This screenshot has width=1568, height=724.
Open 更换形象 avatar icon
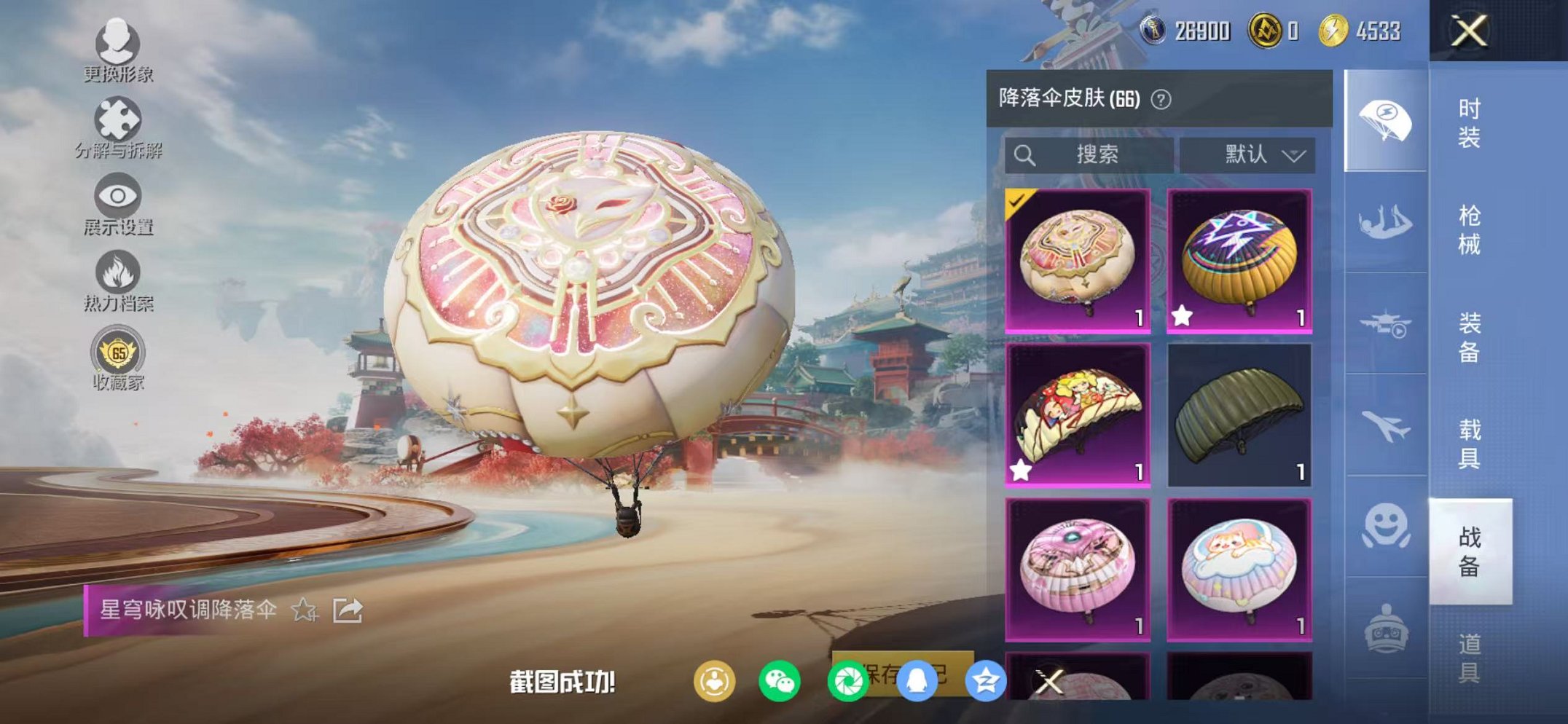pyautogui.click(x=117, y=45)
